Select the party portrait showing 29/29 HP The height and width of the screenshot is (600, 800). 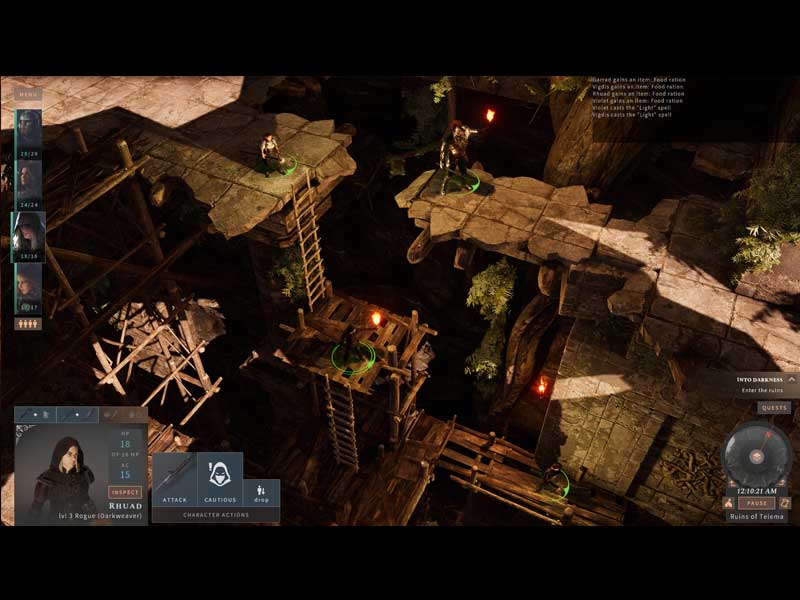tap(28, 128)
